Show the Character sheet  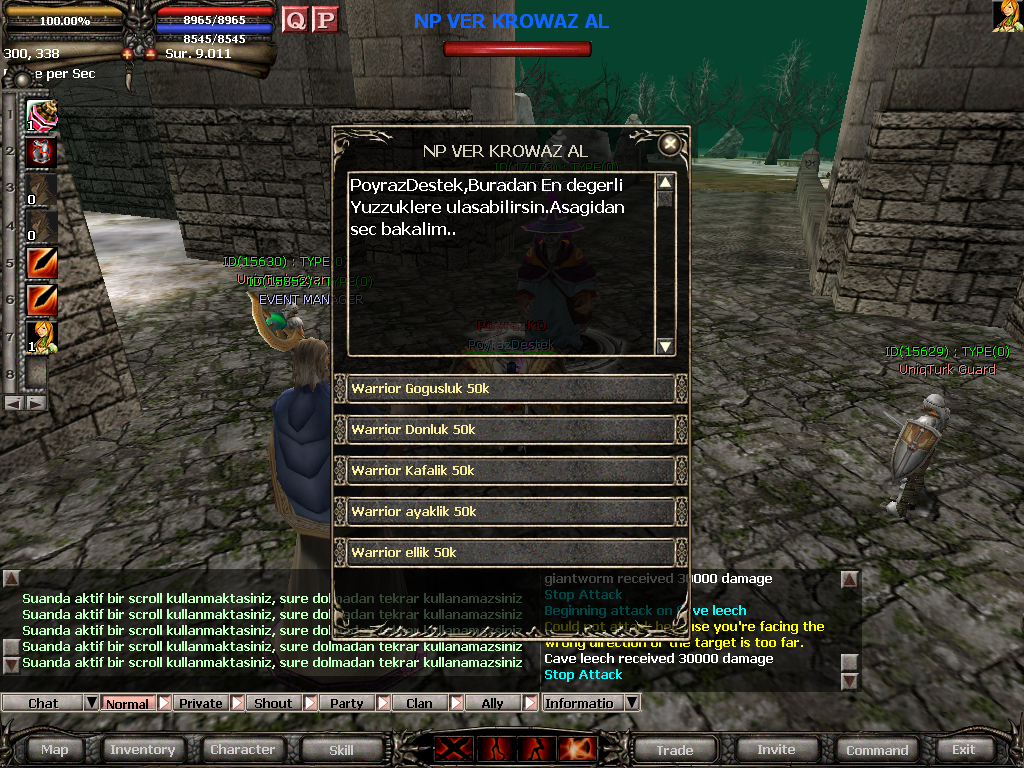[242, 749]
